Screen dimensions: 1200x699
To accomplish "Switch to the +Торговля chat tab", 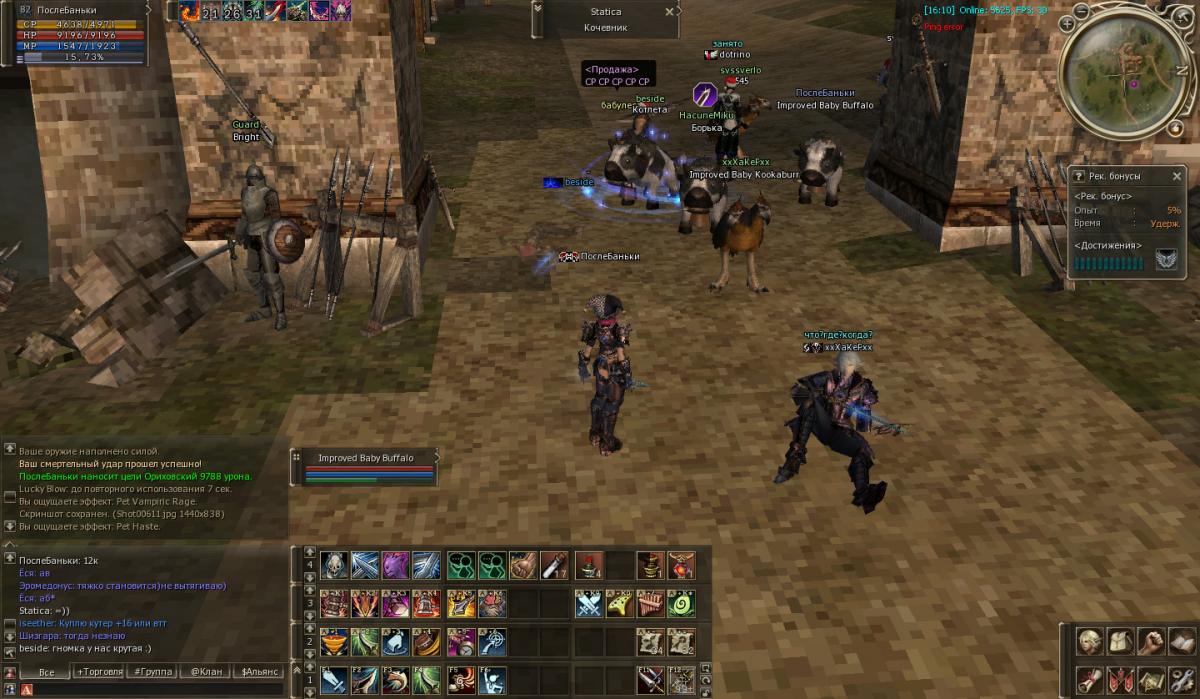I will (99, 671).
